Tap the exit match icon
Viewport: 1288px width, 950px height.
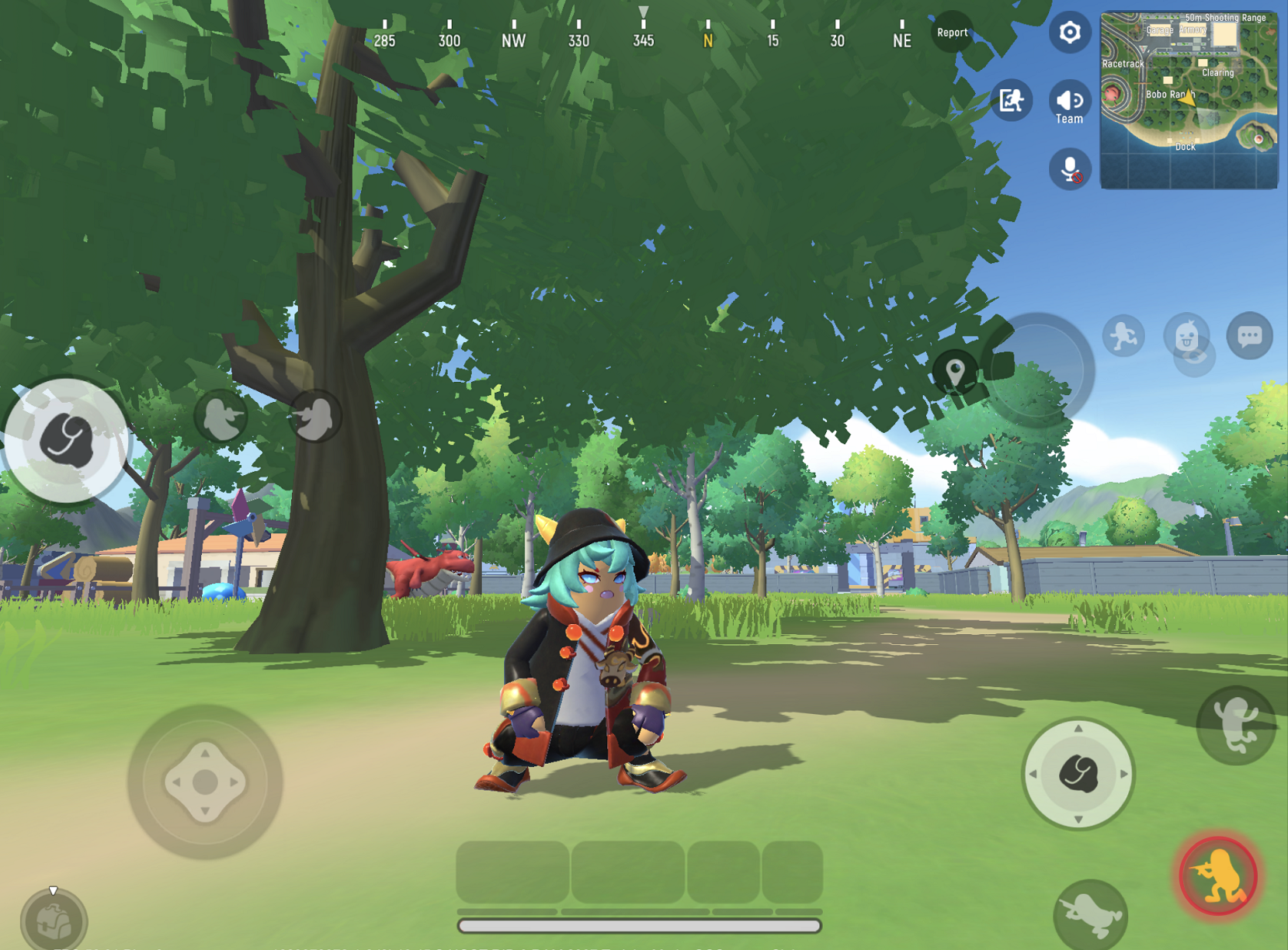(x=1011, y=102)
